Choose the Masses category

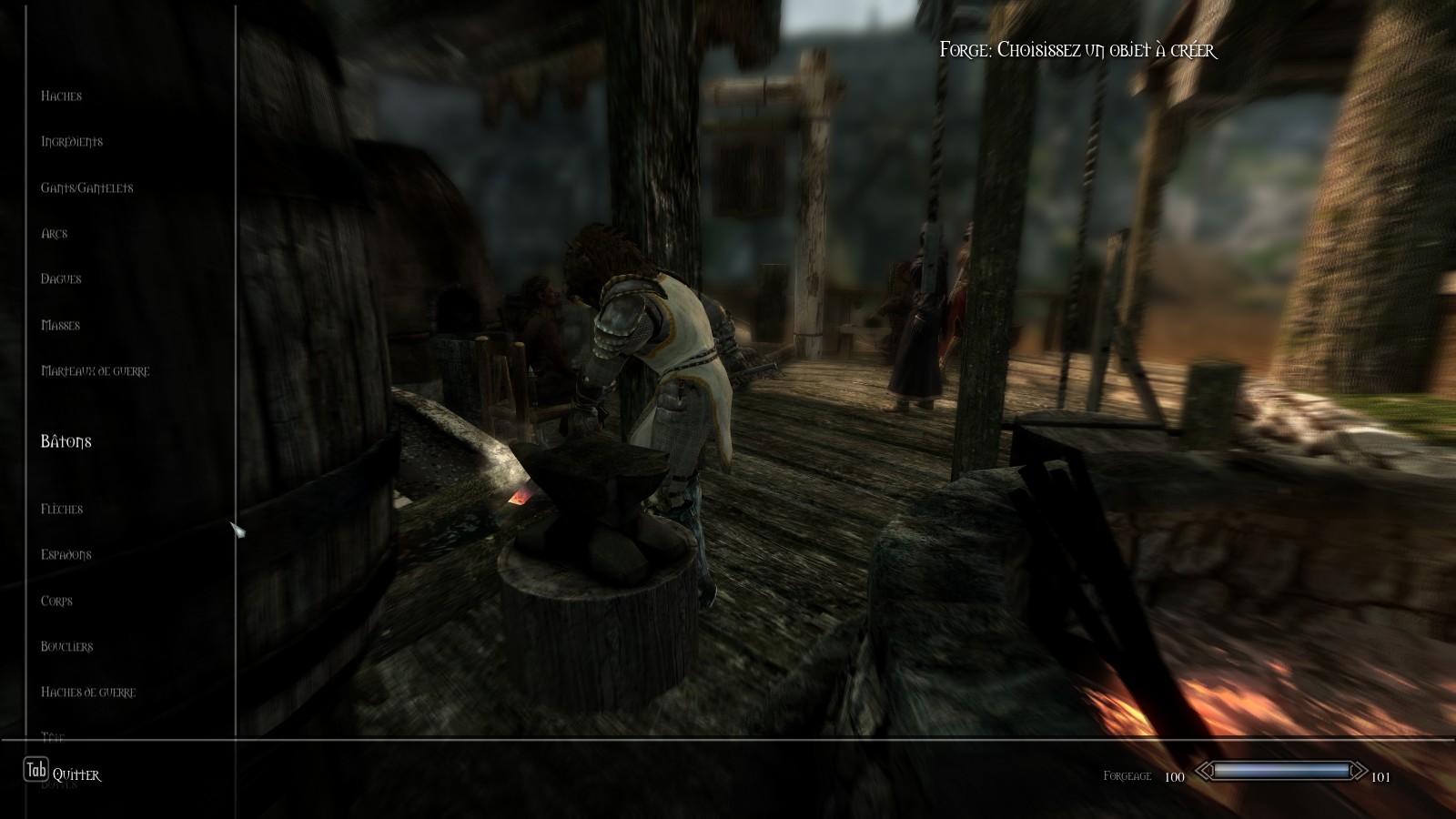[60, 326]
